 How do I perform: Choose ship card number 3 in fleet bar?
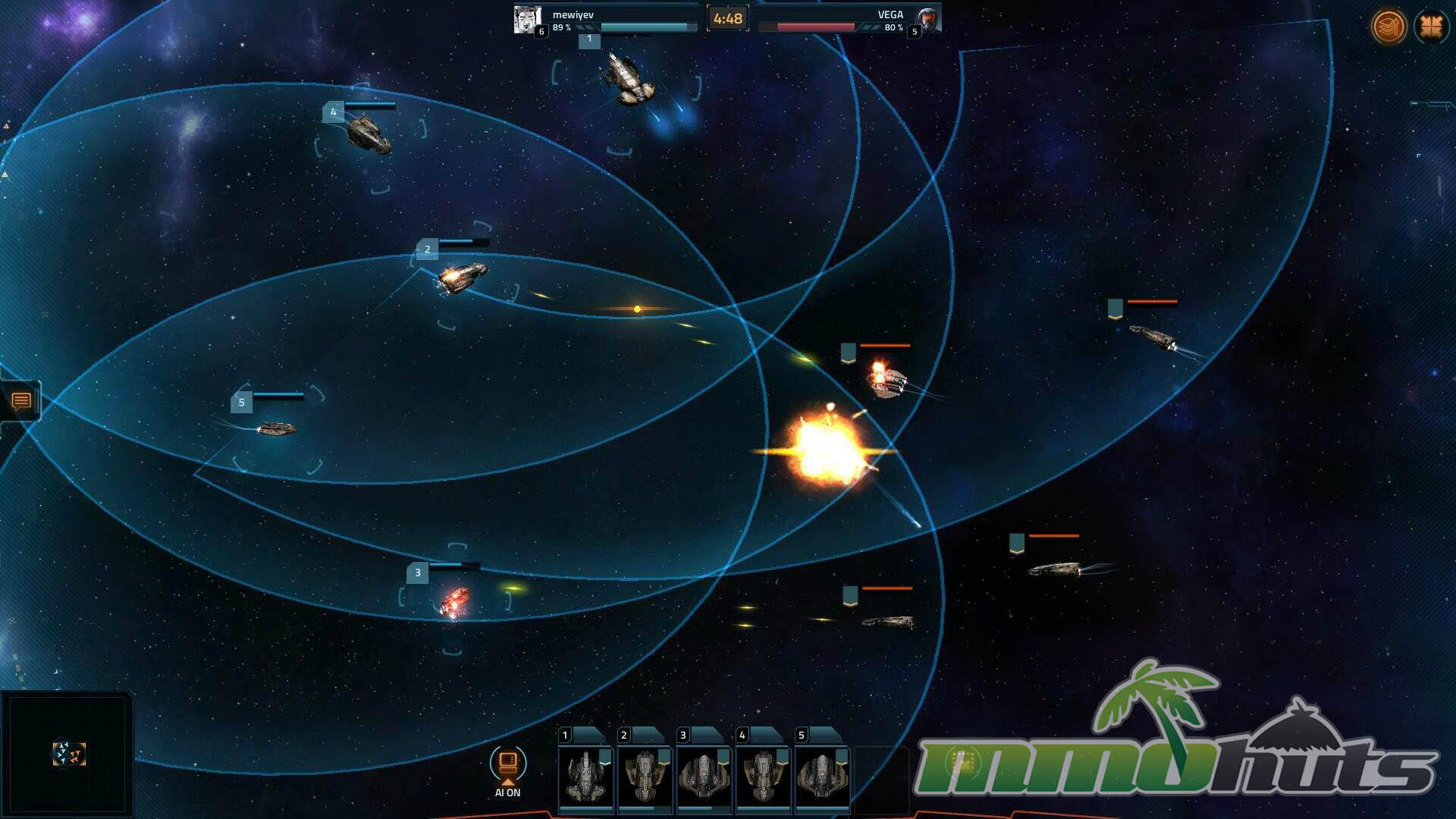(704, 775)
